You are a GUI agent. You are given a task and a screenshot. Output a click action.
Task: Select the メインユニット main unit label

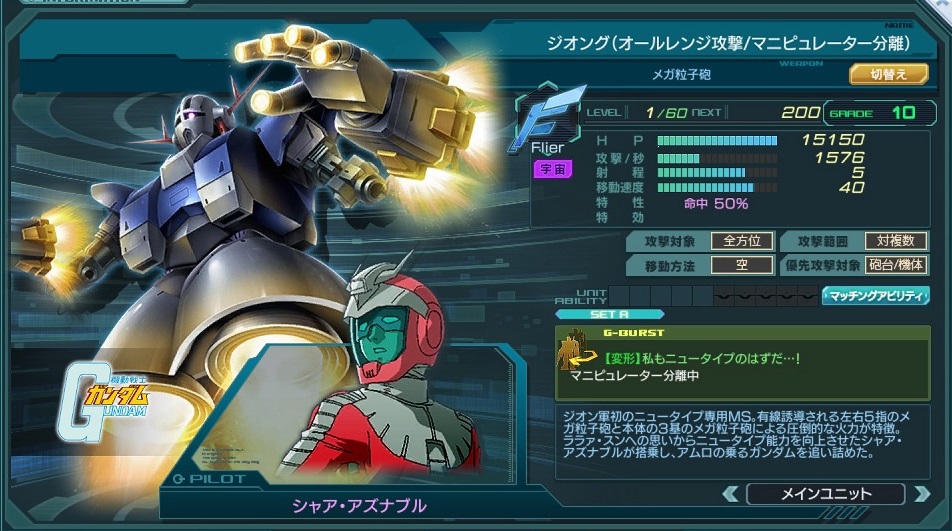(825, 494)
